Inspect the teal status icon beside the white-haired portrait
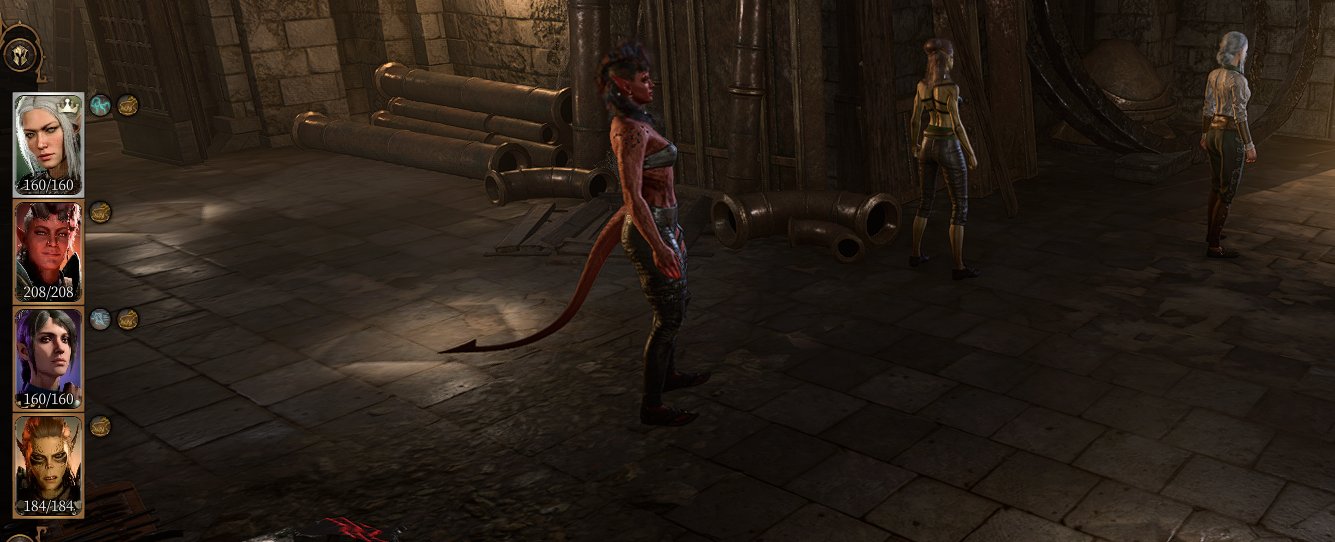 click(100, 104)
